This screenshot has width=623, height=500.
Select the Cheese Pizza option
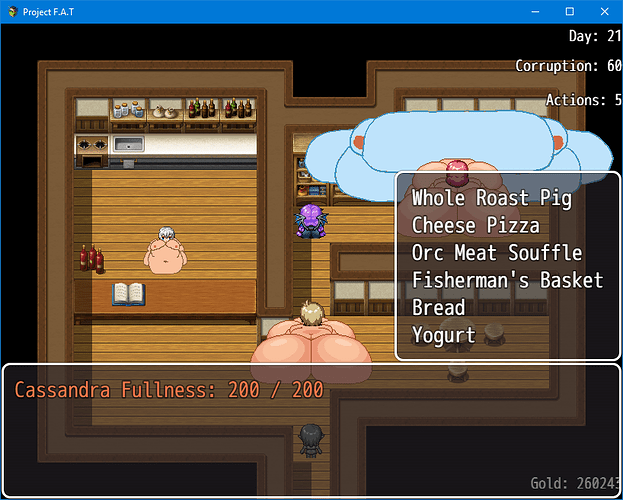tap(475, 226)
